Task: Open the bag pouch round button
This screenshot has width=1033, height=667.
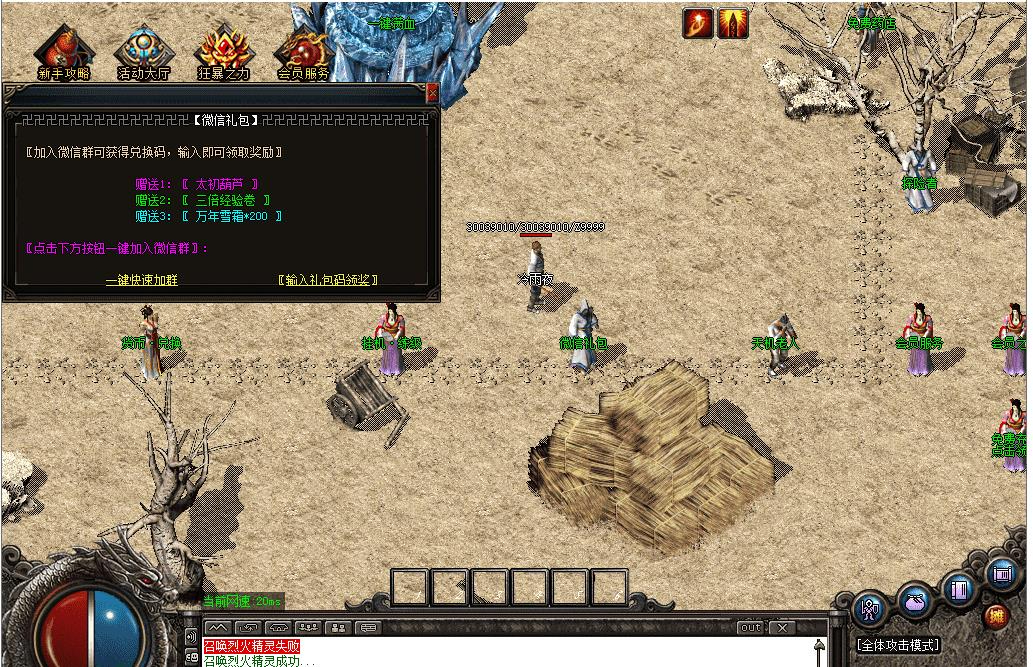Action: (x=914, y=602)
